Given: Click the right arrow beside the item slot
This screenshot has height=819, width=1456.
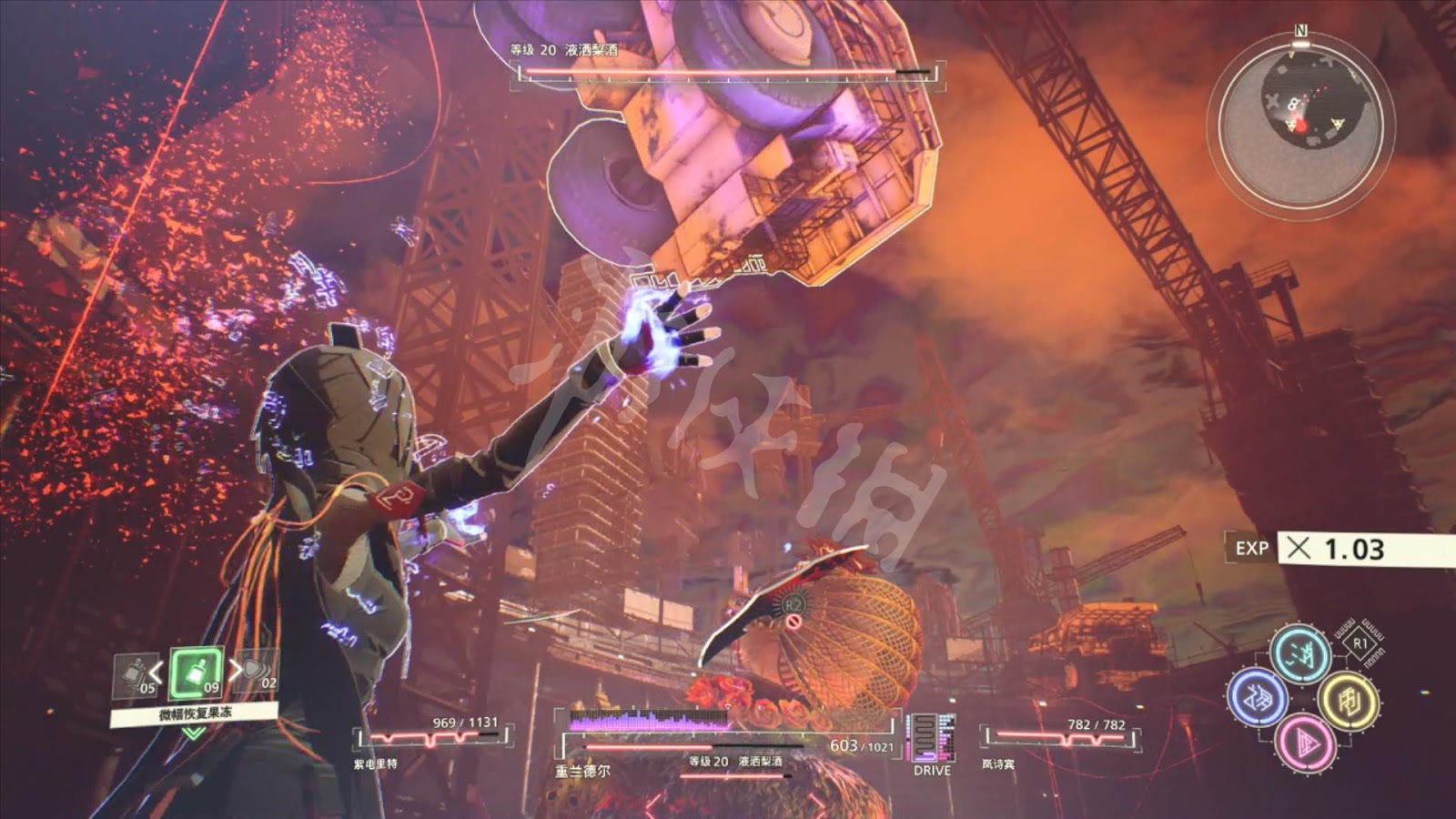Looking at the screenshot, I should 236,671.
